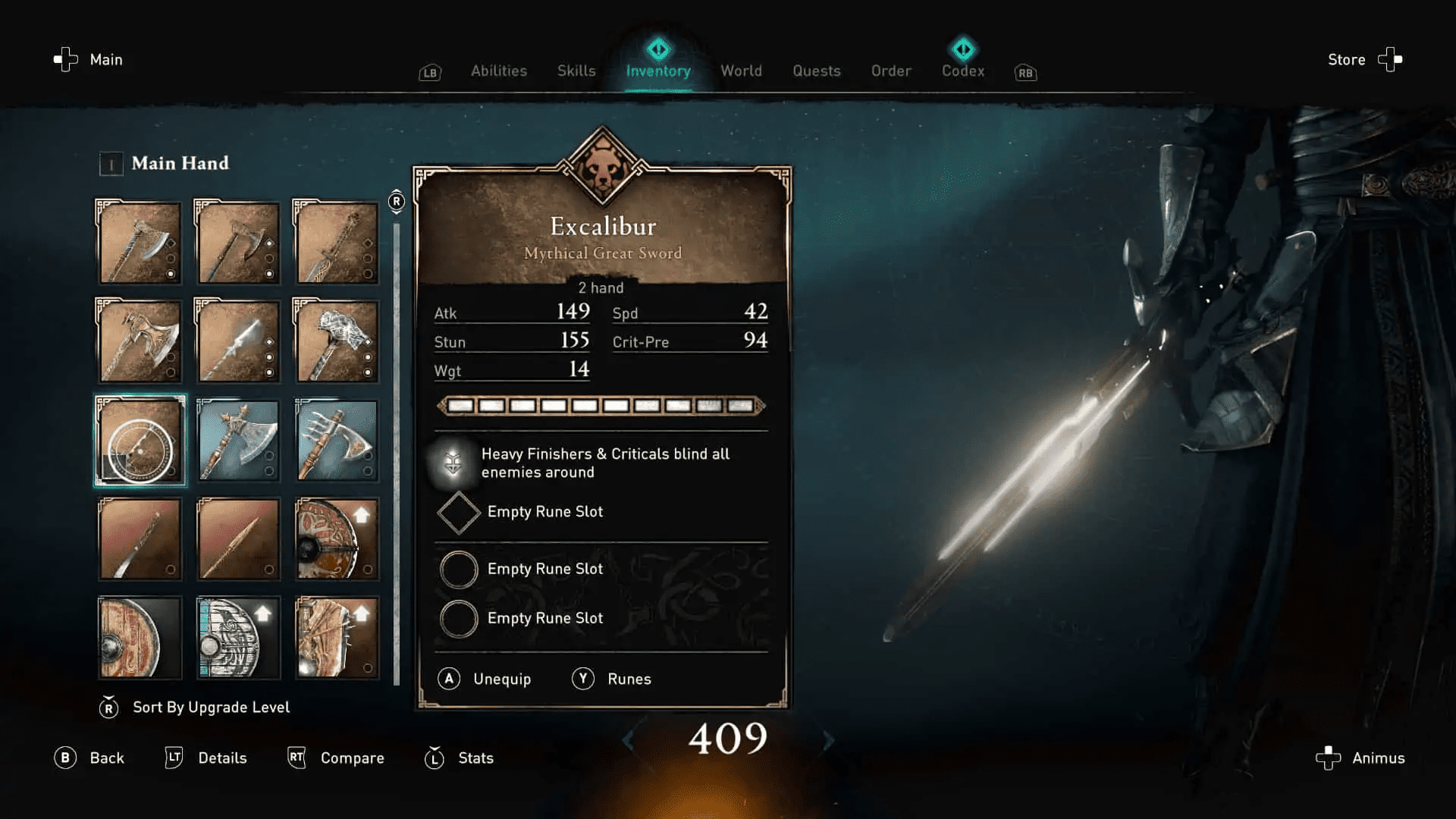This screenshot has height=819, width=1456.
Task: Click the left arrow beside power 409
Action: [x=630, y=741]
